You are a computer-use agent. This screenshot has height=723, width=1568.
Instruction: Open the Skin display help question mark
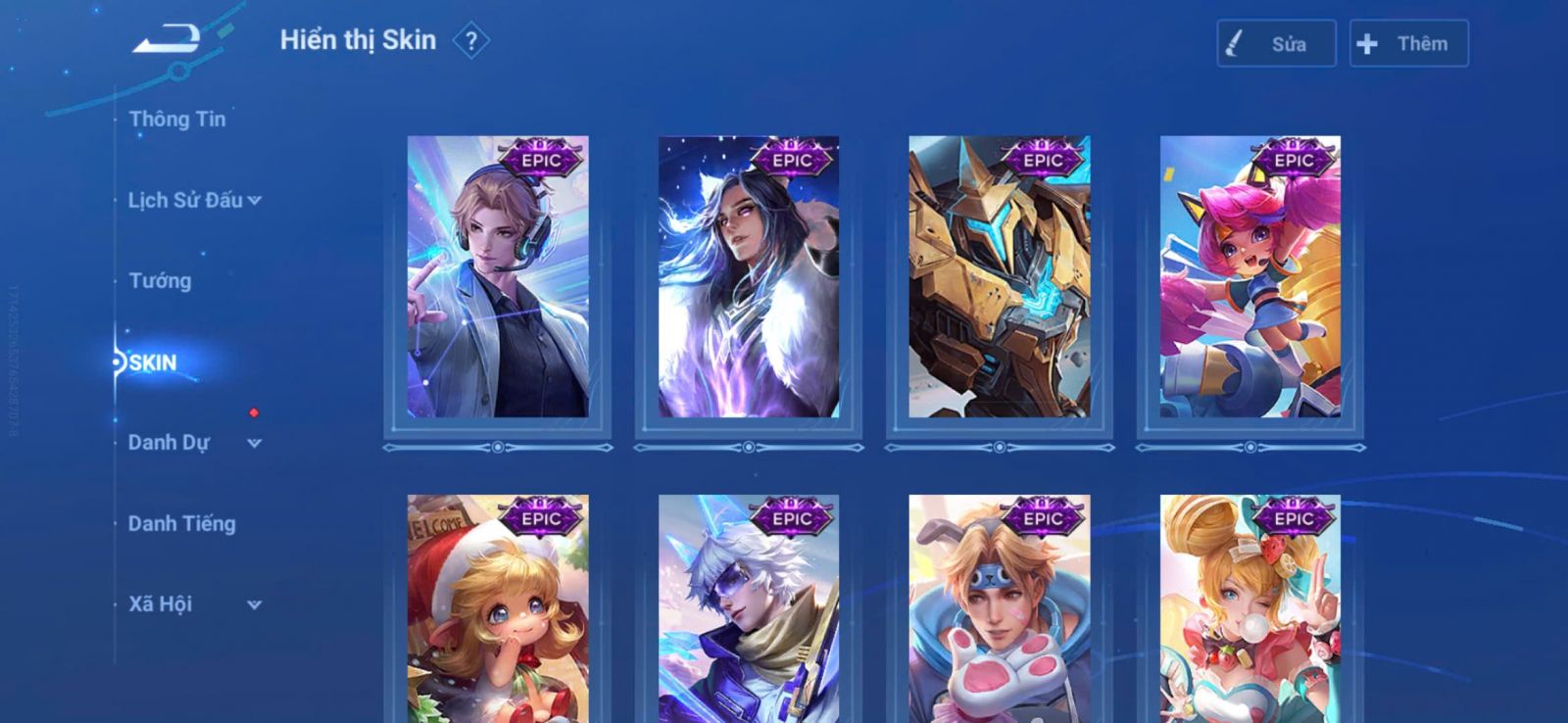tap(471, 41)
